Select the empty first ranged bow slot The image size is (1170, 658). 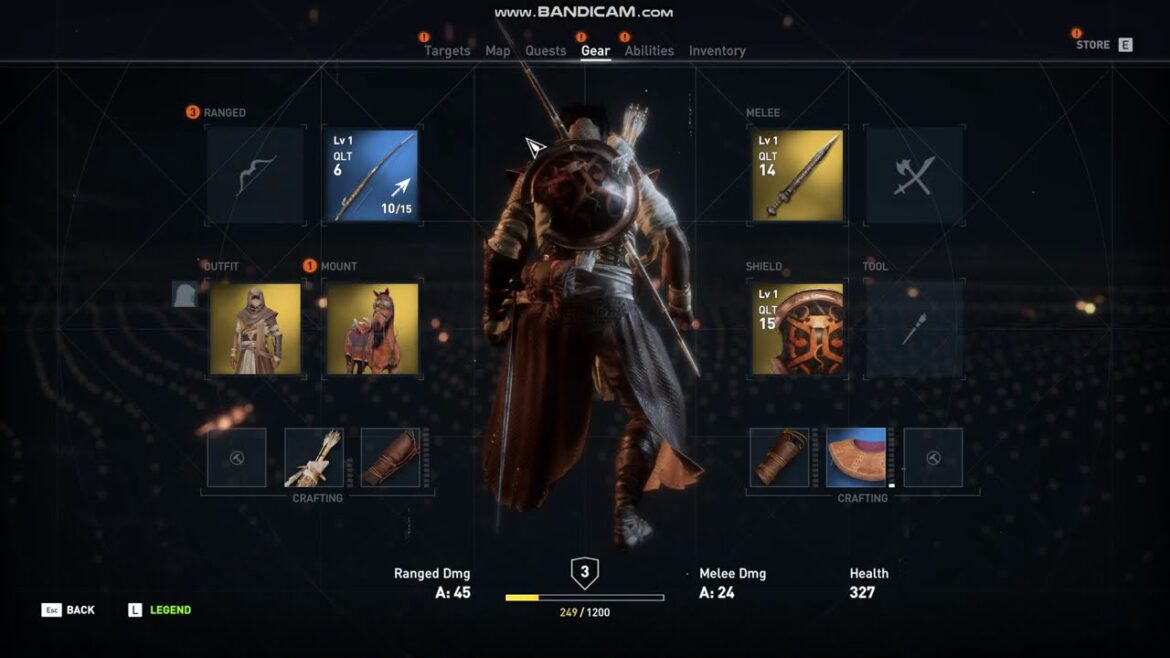coord(256,175)
